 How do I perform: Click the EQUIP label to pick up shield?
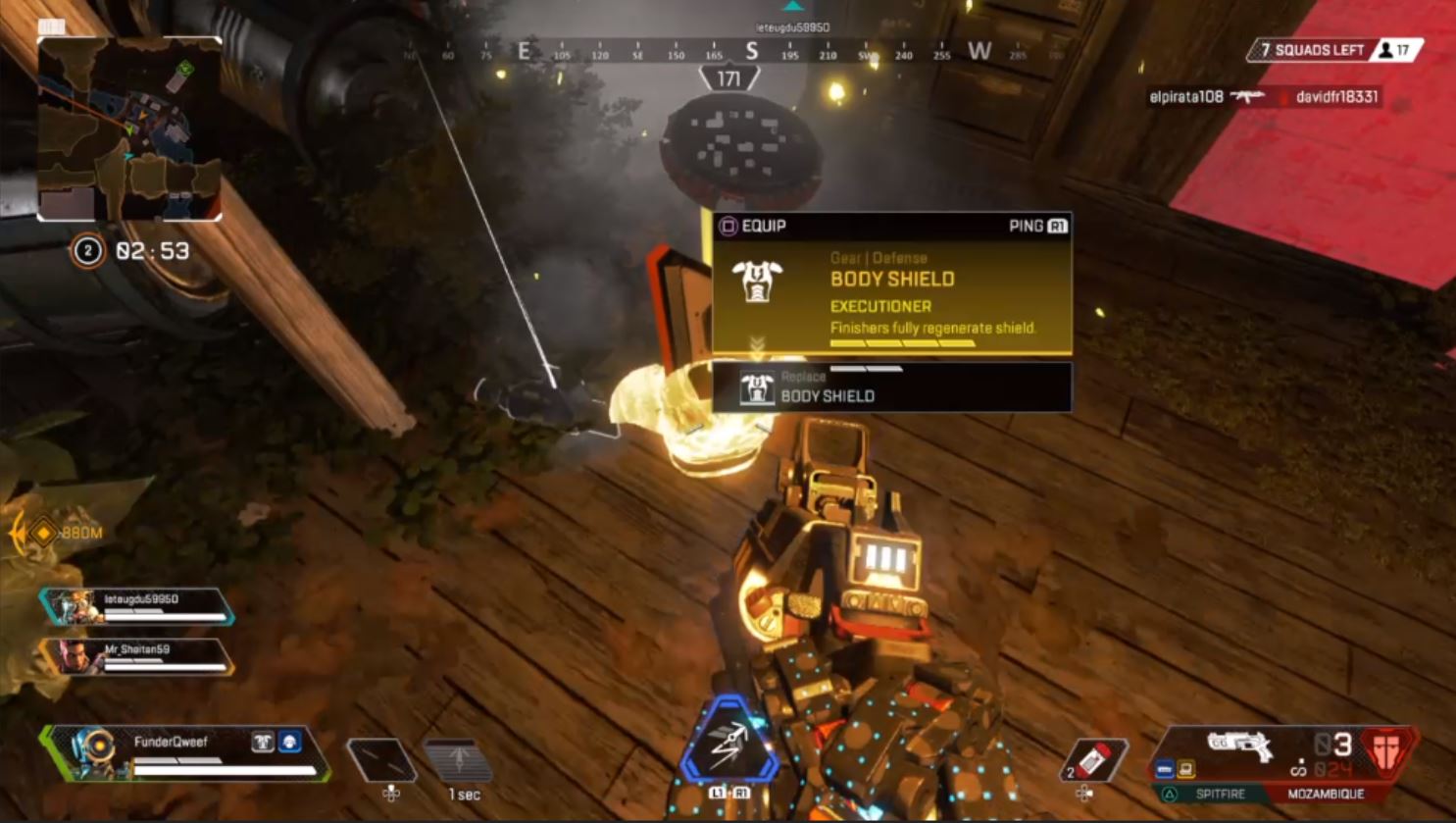(x=764, y=225)
